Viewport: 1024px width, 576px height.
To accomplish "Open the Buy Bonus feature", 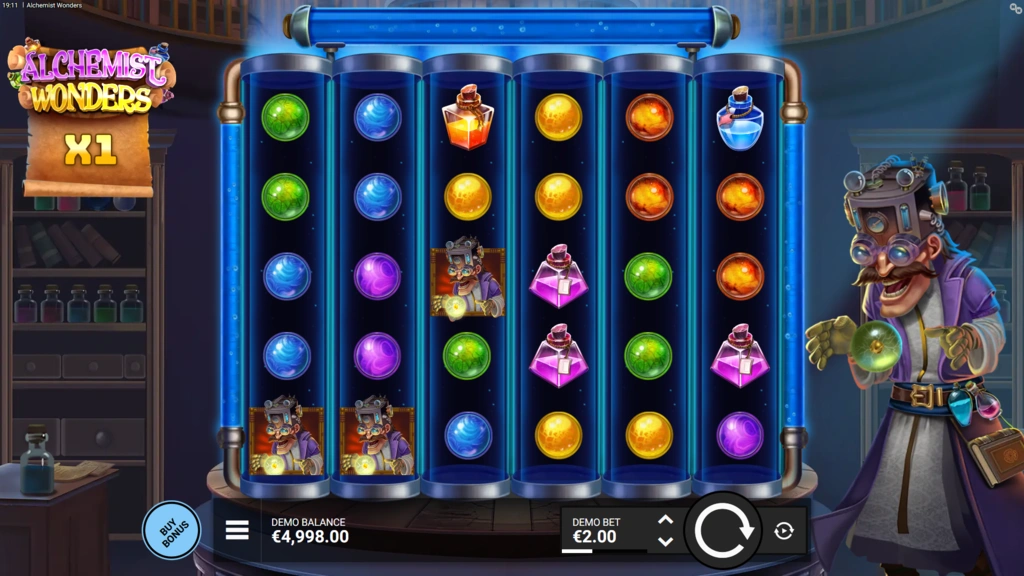I will click(x=171, y=529).
